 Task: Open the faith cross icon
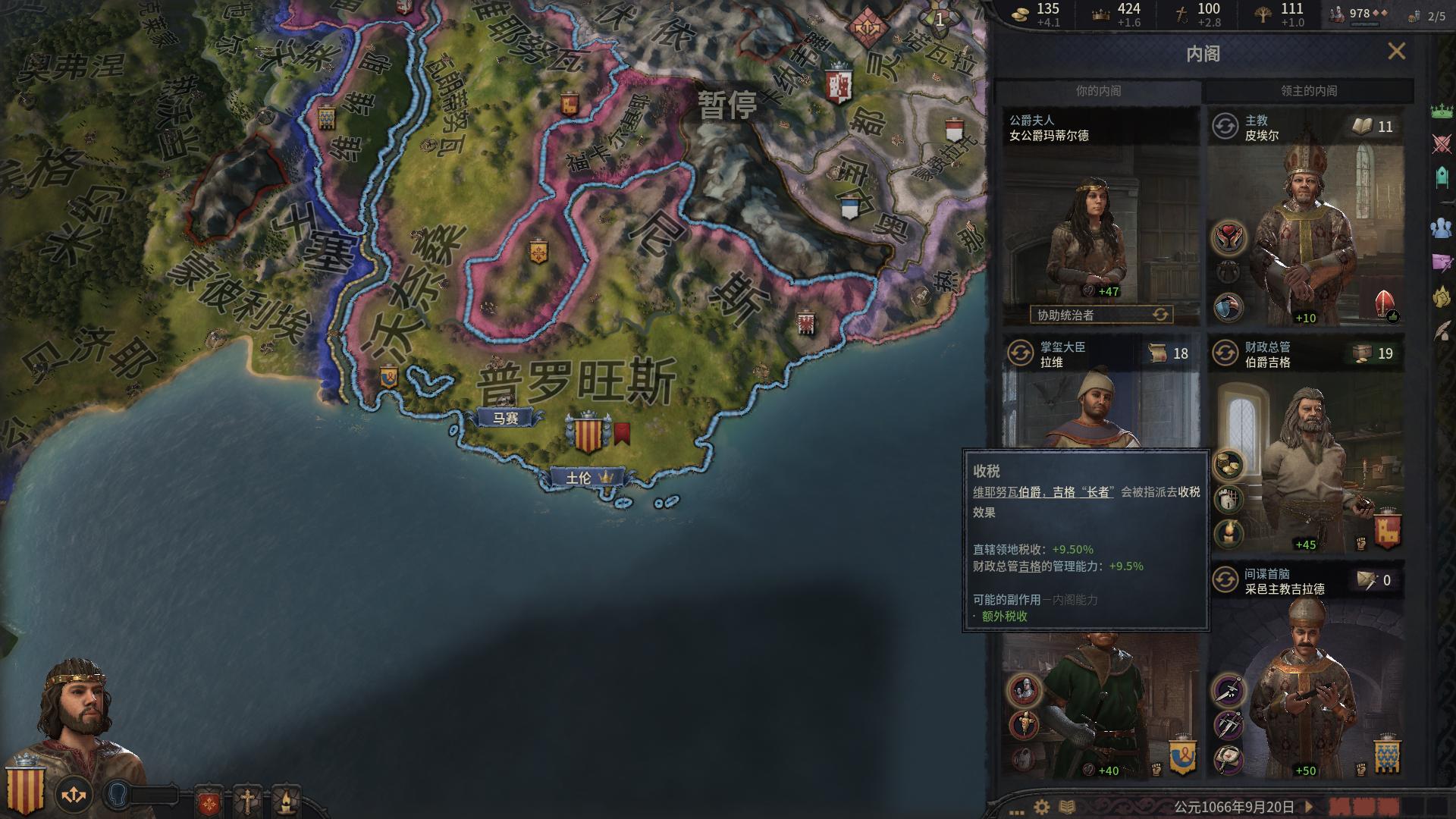pyautogui.click(x=247, y=800)
